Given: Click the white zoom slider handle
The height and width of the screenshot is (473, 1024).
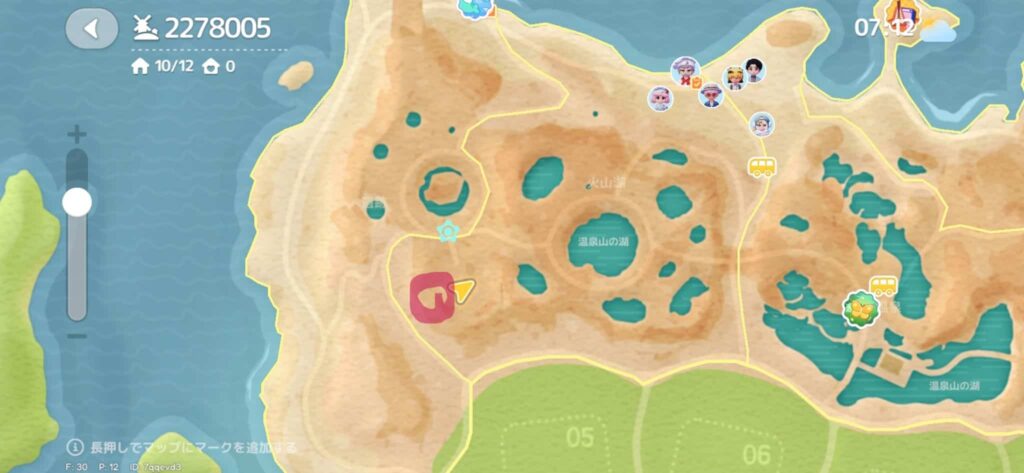Looking at the screenshot, I should (77, 202).
